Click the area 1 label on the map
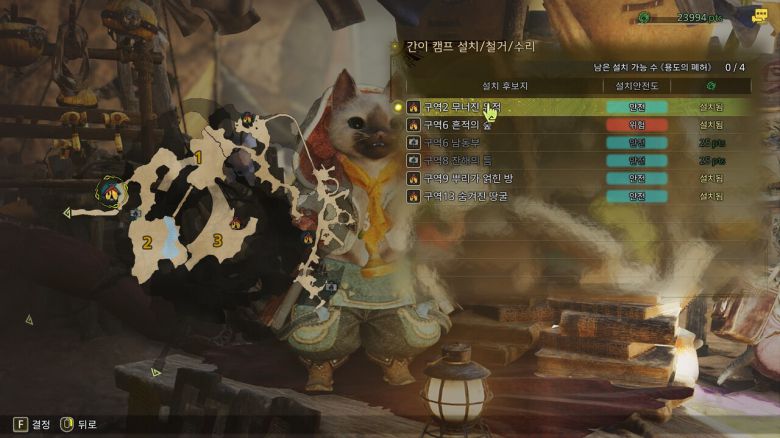This screenshot has width=780, height=438. 198,158
